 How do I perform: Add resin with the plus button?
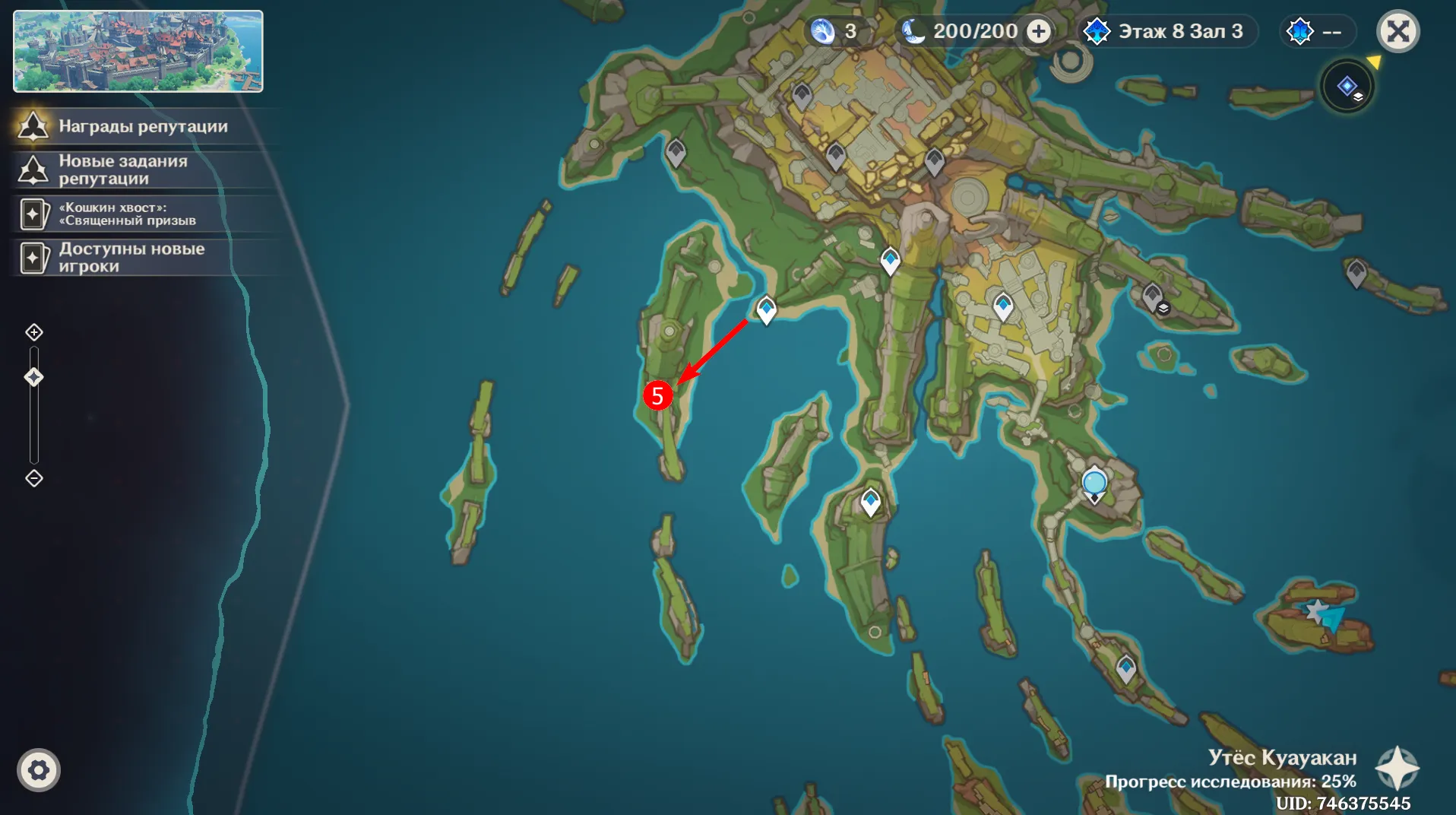pos(1039,31)
